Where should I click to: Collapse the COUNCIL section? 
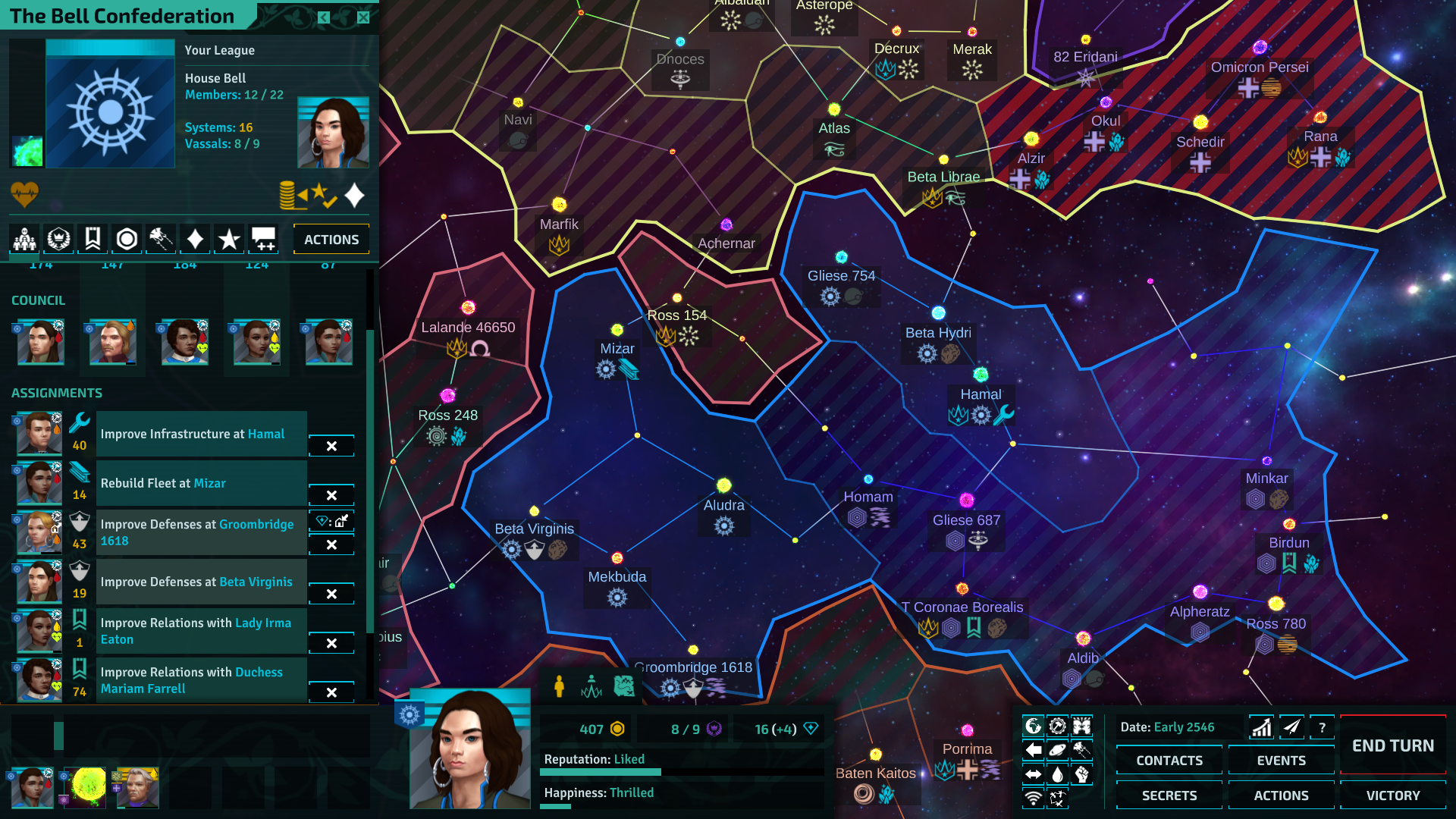(38, 300)
